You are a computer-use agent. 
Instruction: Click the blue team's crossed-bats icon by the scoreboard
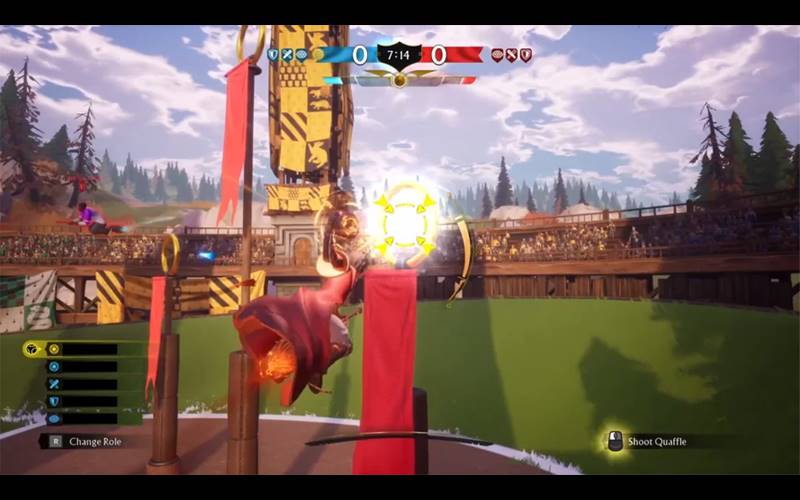tap(287, 55)
